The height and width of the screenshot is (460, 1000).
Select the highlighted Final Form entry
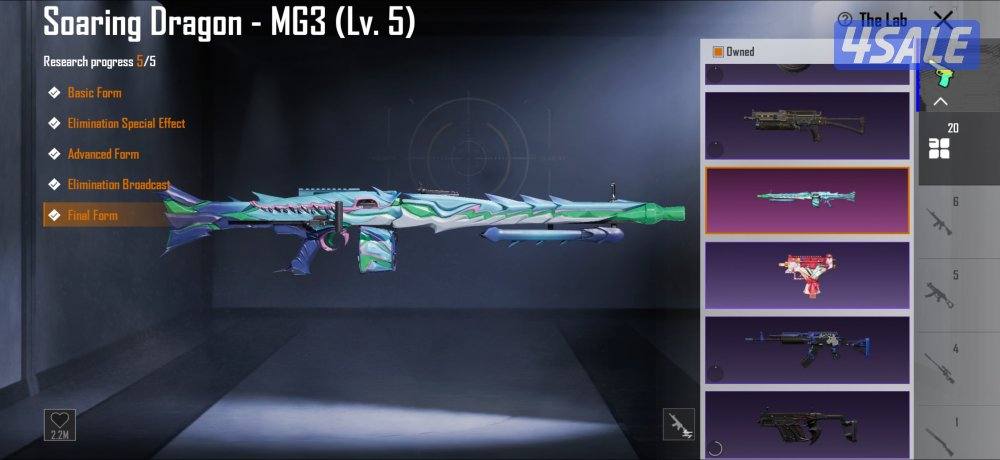92,215
